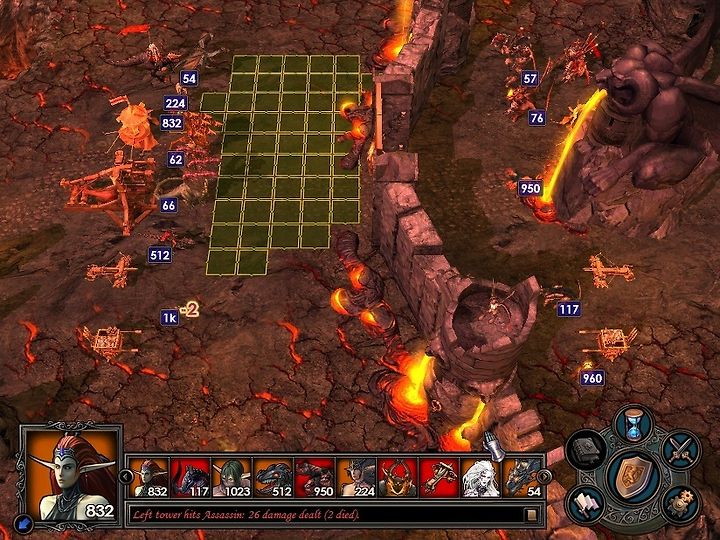Select the turn-bar unit with 117
This screenshot has height=540, width=720.
tap(190, 476)
